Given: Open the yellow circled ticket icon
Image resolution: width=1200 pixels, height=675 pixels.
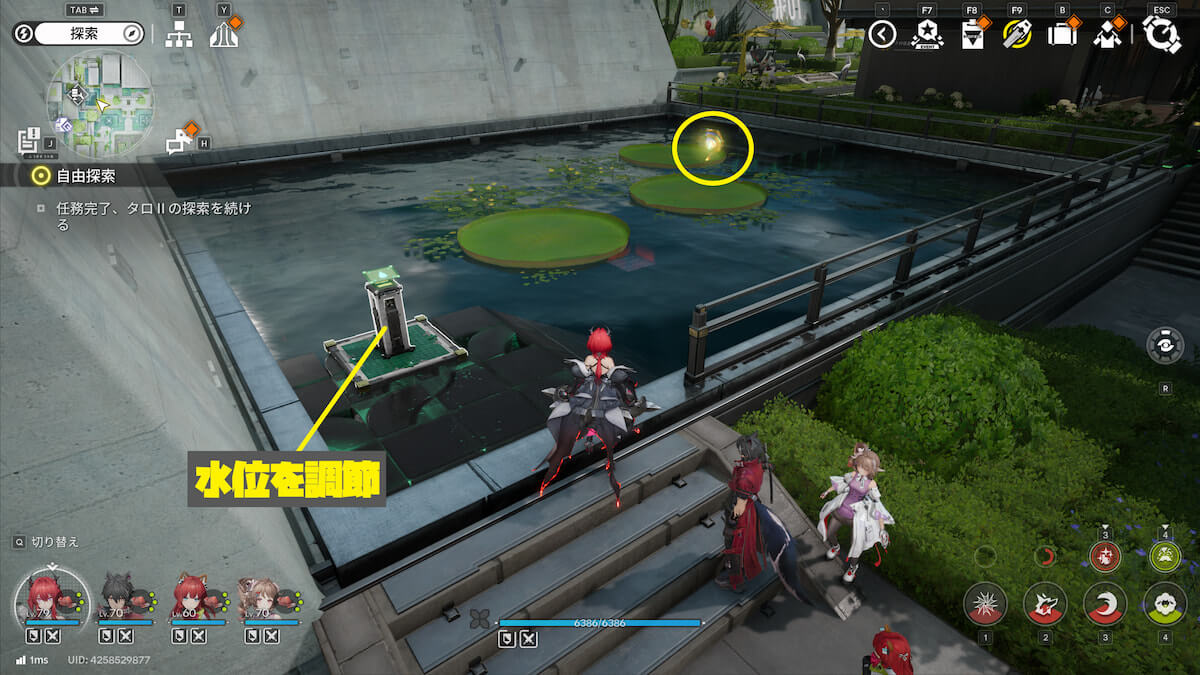Looking at the screenshot, I should 1016,35.
